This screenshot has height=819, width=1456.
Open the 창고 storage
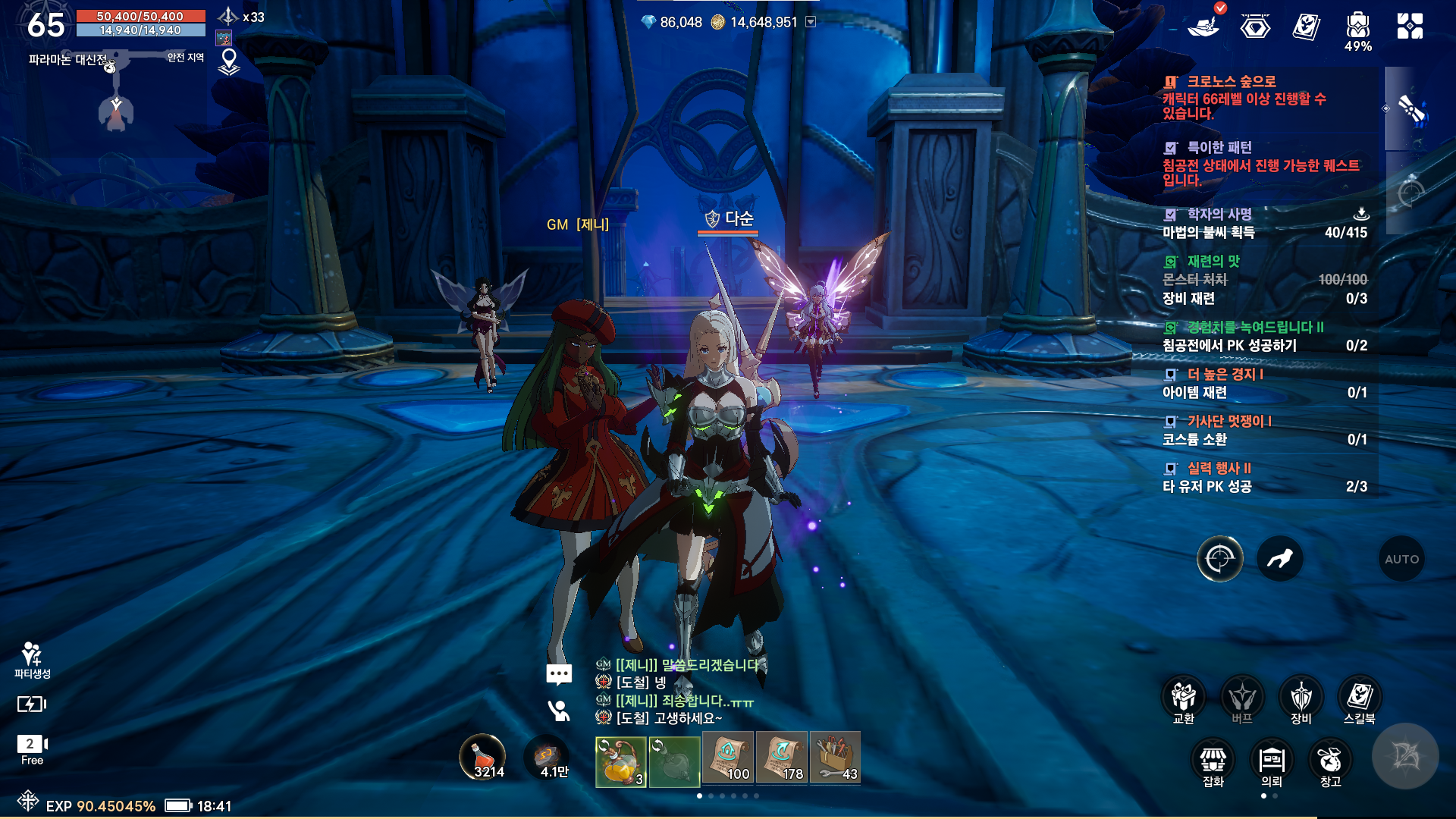[x=1330, y=761]
